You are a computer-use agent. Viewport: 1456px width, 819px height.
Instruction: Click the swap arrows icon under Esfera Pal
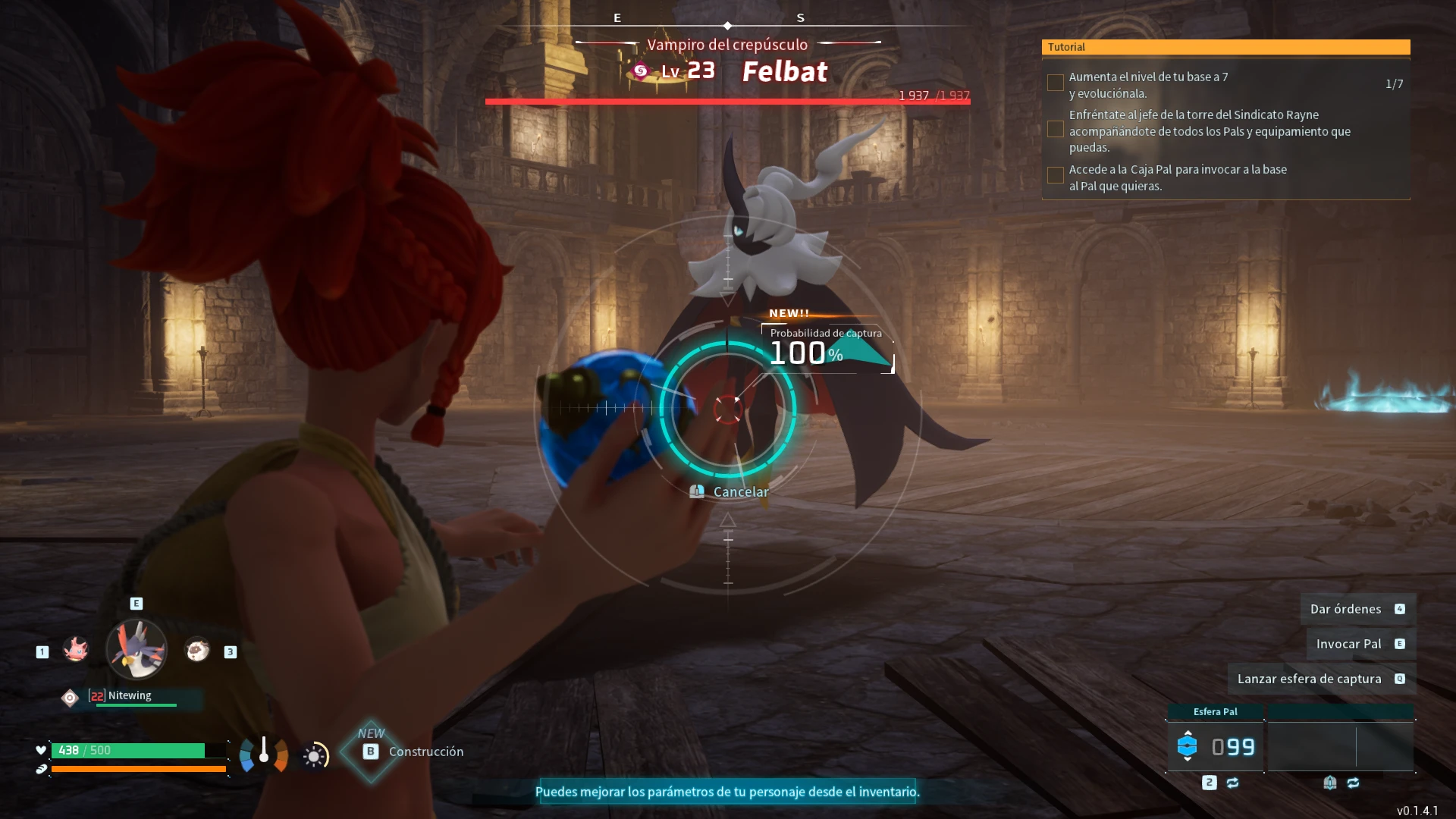tap(1232, 782)
